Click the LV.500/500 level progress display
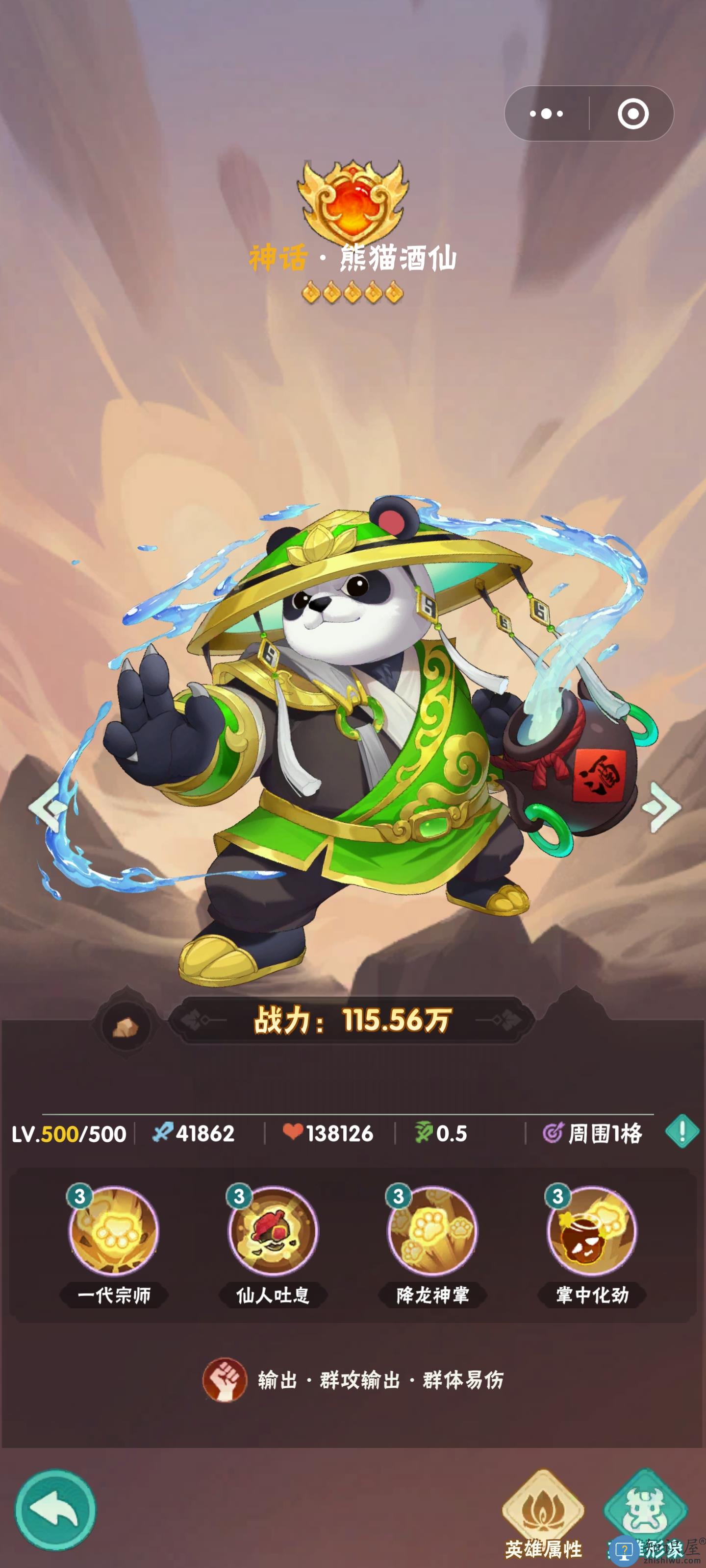The height and width of the screenshot is (1568, 706). (x=69, y=1131)
